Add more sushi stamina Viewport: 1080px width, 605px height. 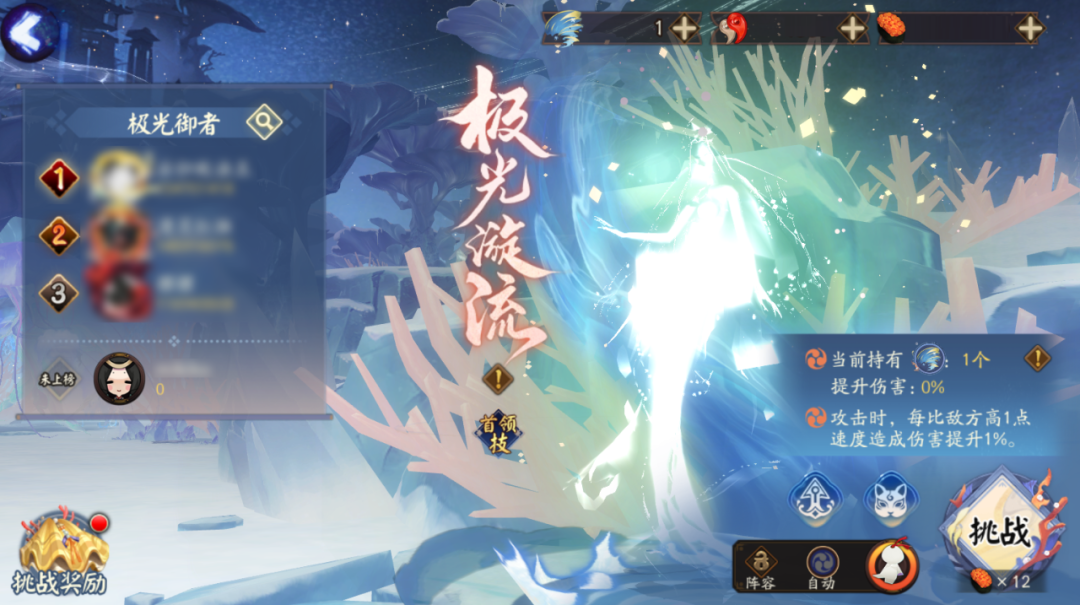click(x=1029, y=29)
